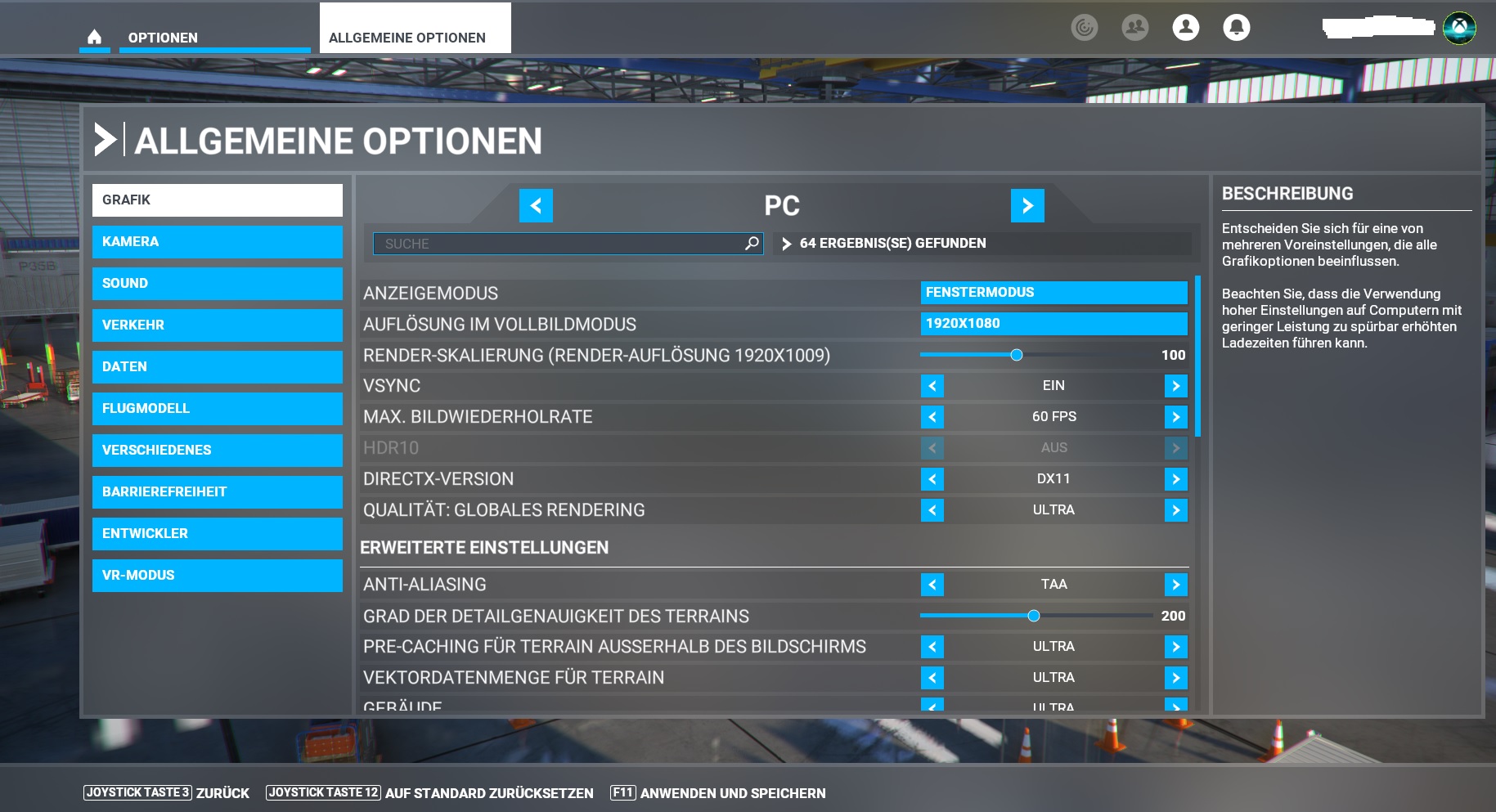Cycle to next graphics preset with right arrow
The width and height of the screenshot is (1496, 812).
(x=1027, y=205)
